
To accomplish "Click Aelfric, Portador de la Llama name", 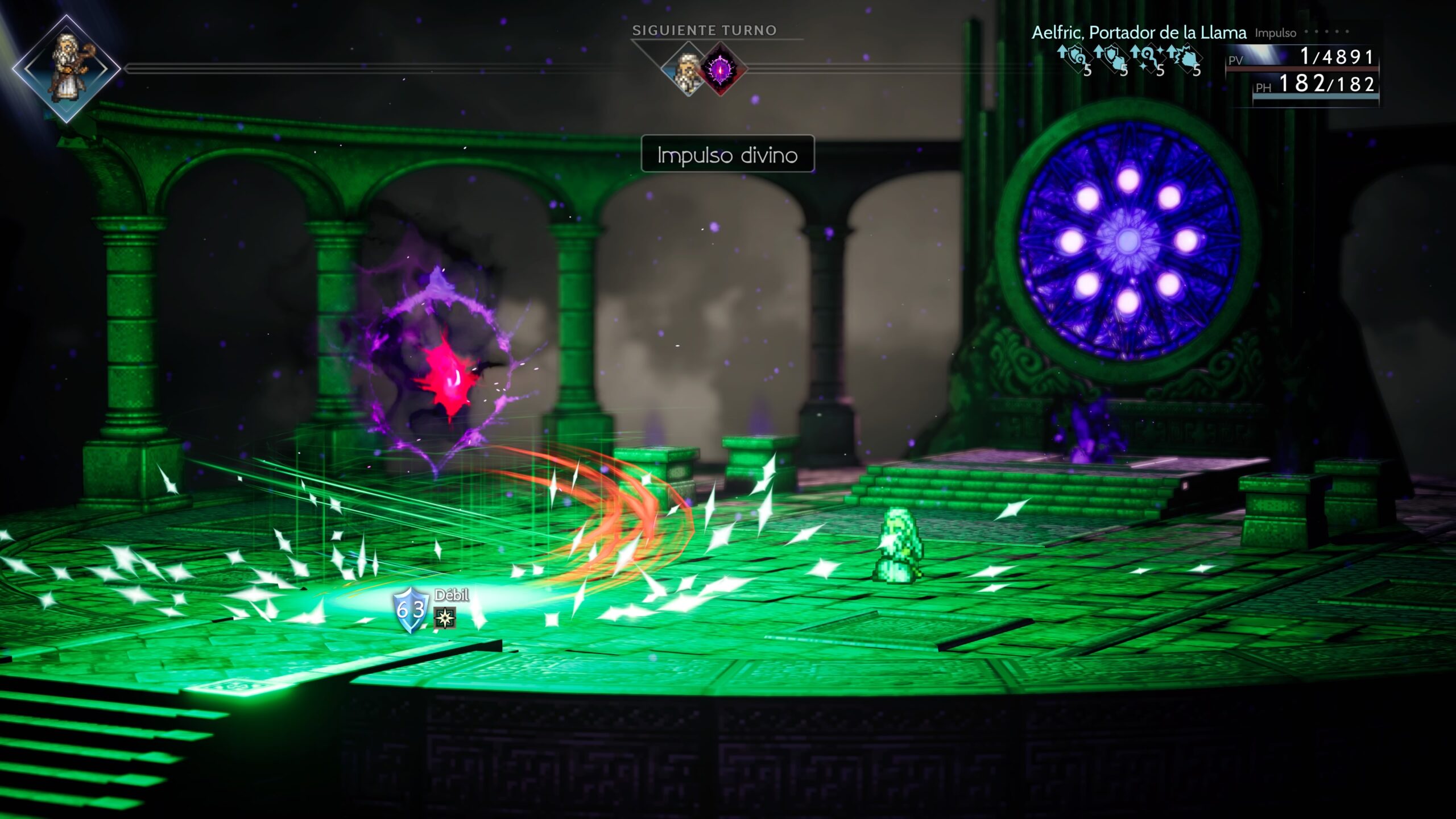I will coord(1139,33).
